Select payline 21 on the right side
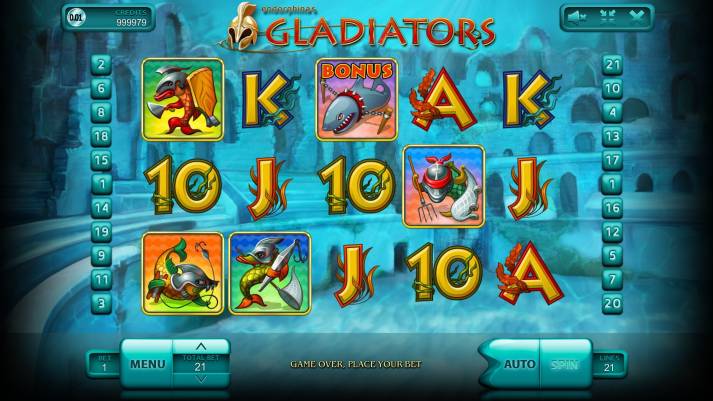The width and height of the screenshot is (713, 401). click(612, 64)
